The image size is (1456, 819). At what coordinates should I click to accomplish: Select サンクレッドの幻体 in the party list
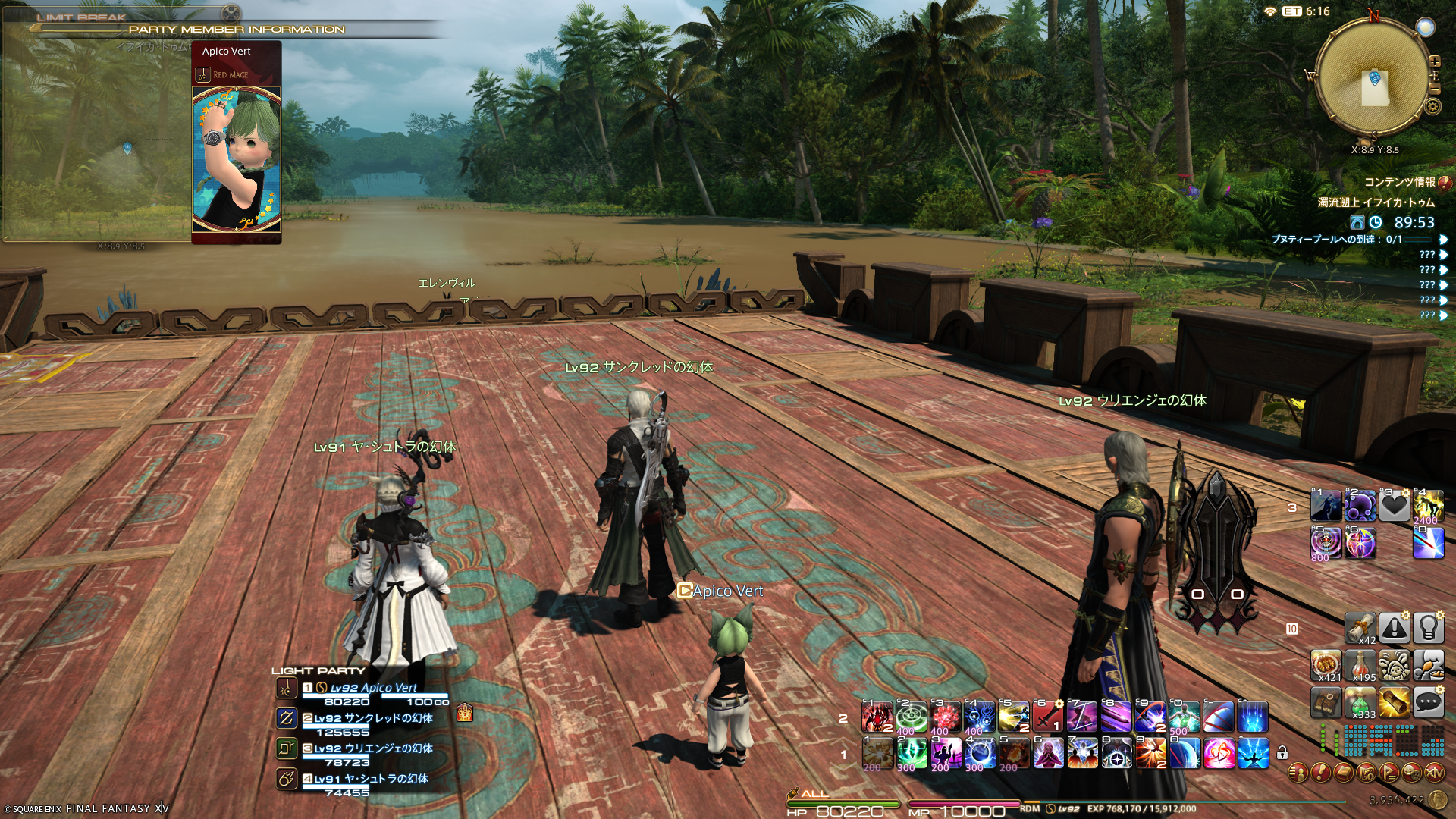[373, 718]
